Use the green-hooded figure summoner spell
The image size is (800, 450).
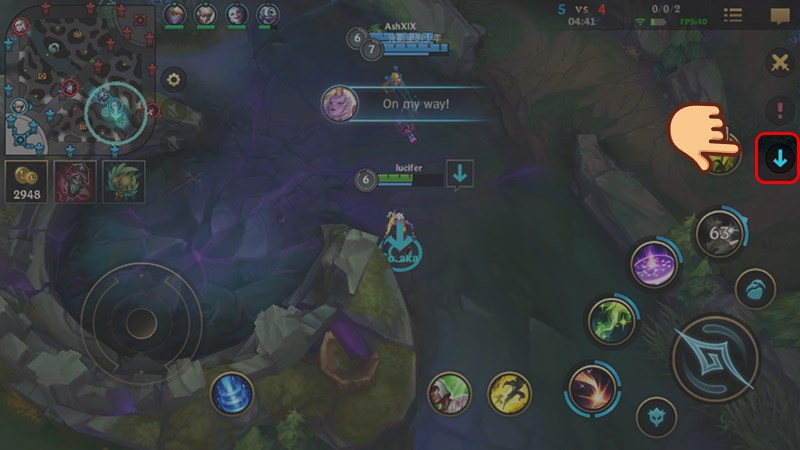(449, 393)
